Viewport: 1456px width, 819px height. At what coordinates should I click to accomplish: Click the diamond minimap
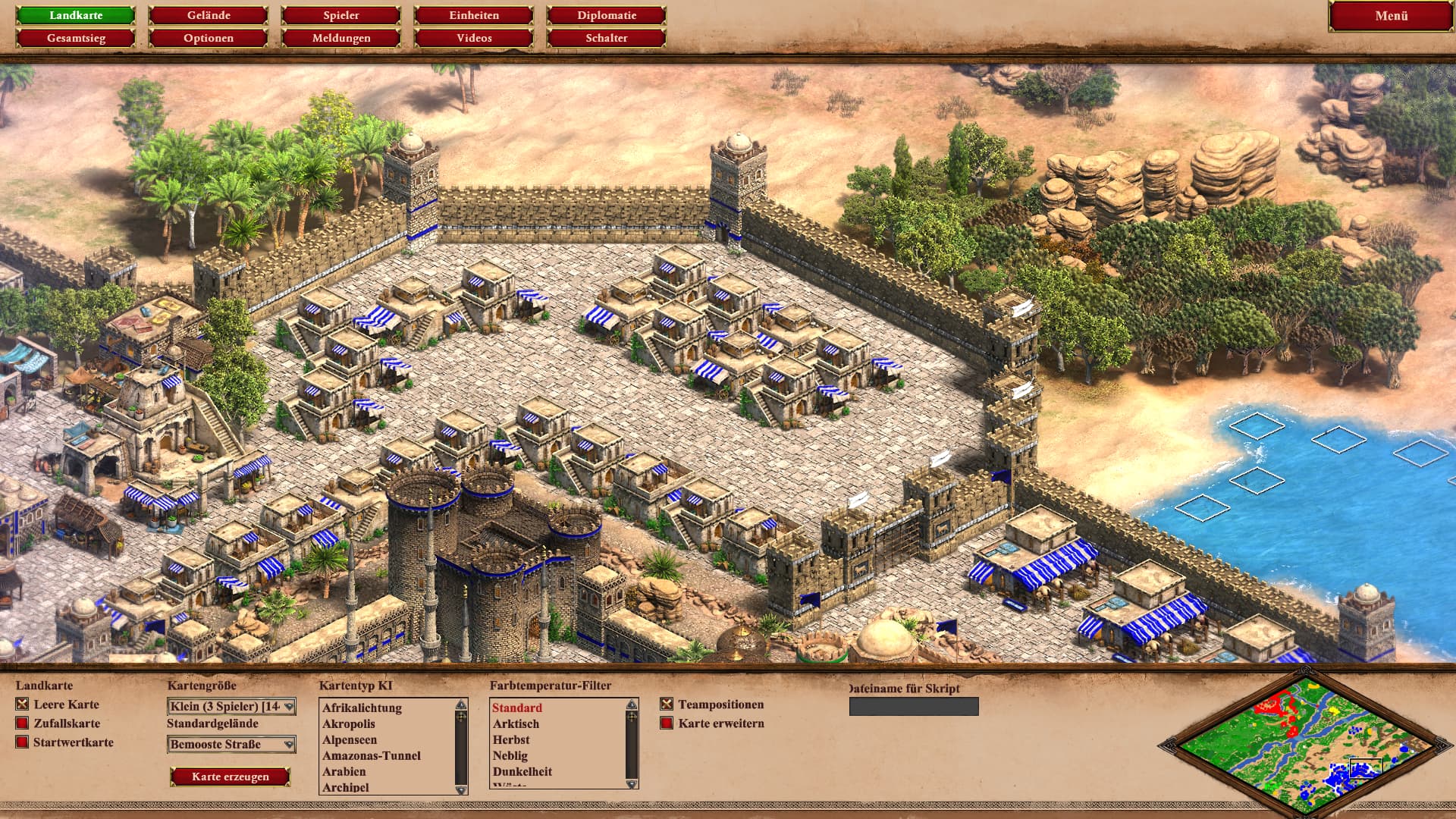(x=1304, y=745)
